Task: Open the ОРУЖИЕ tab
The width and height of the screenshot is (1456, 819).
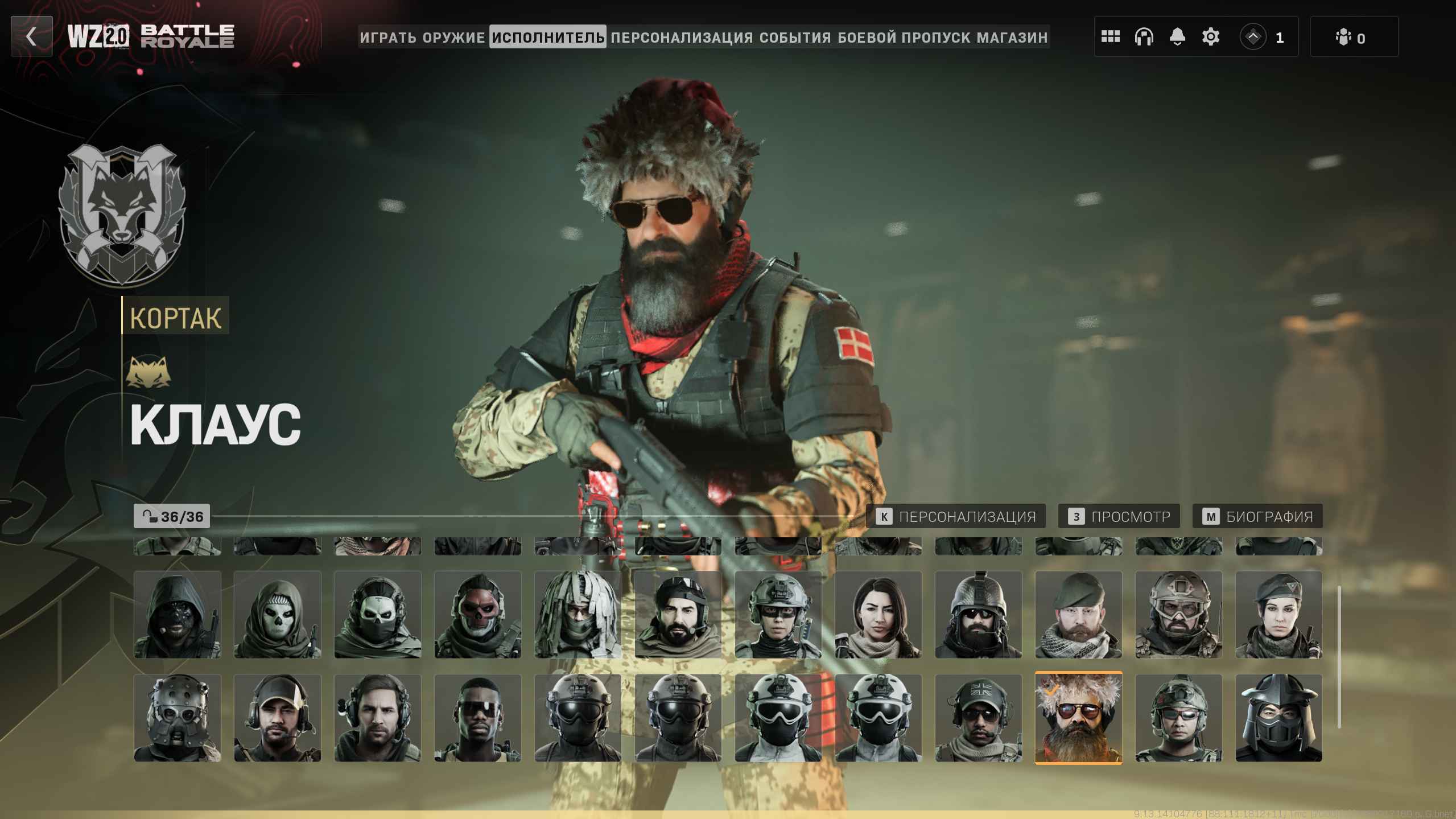Action: tap(453, 38)
